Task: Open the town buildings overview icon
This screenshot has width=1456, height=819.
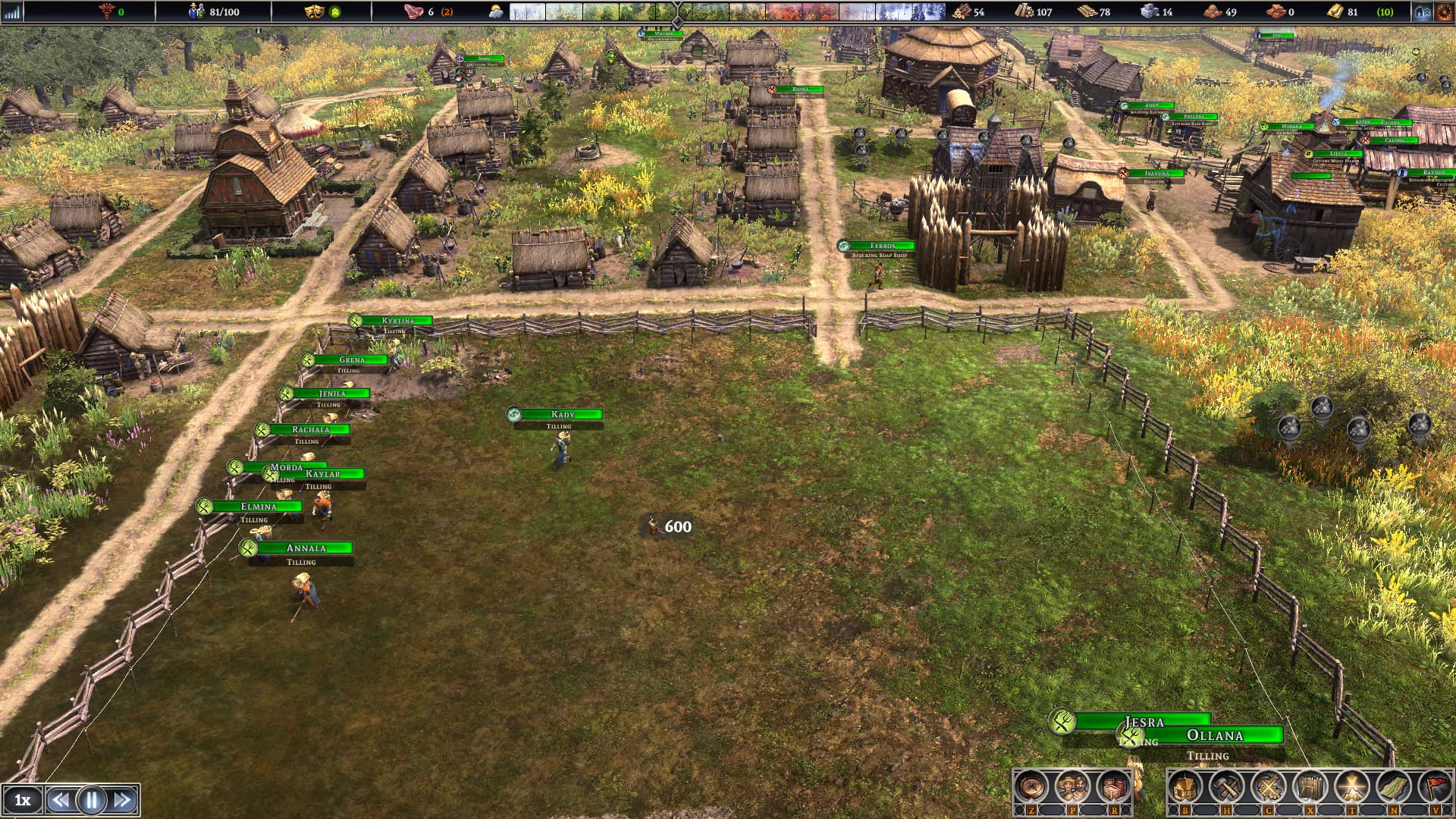Action: point(1421,11)
